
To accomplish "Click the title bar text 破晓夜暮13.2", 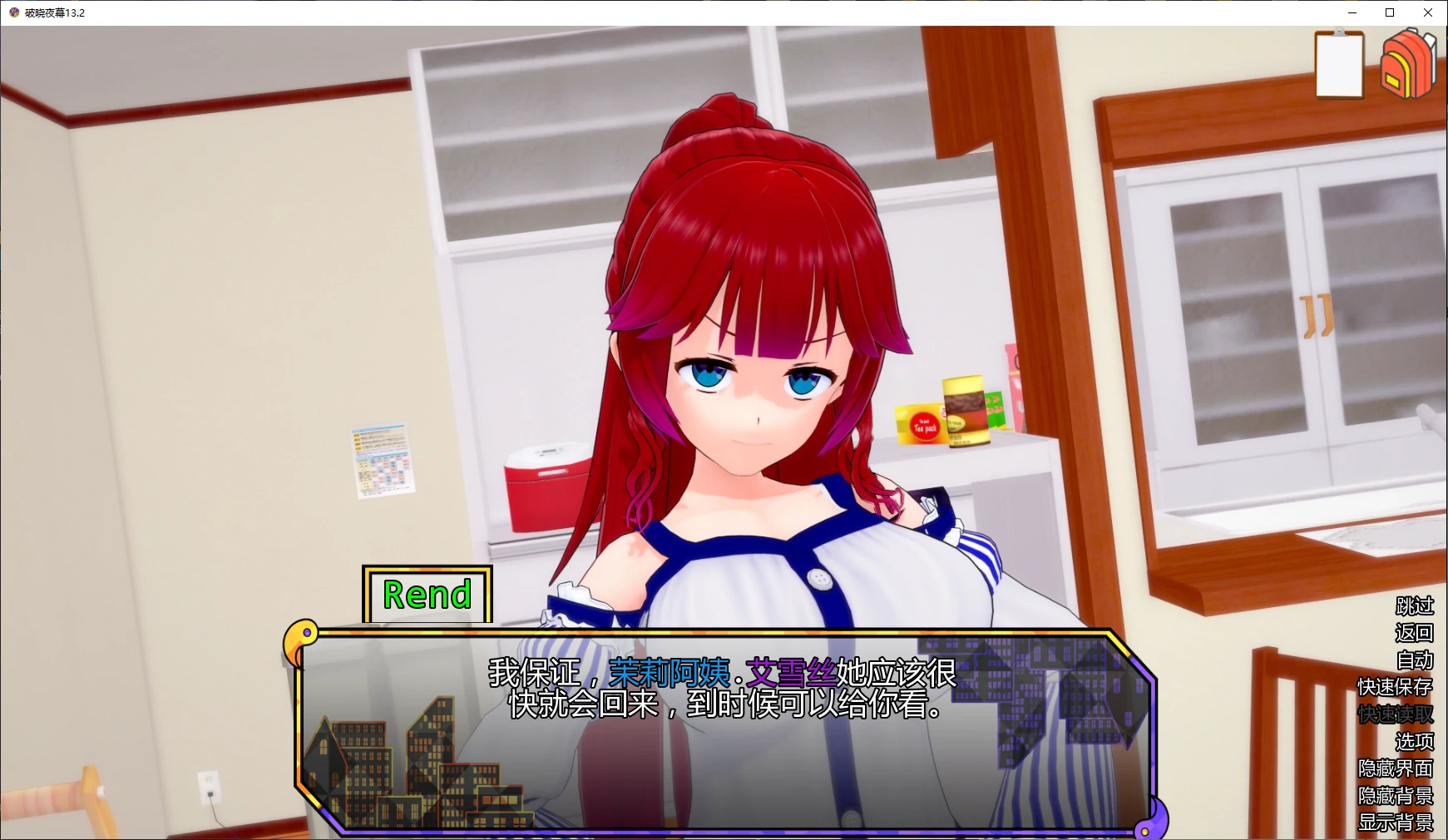I will click(x=54, y=12).
